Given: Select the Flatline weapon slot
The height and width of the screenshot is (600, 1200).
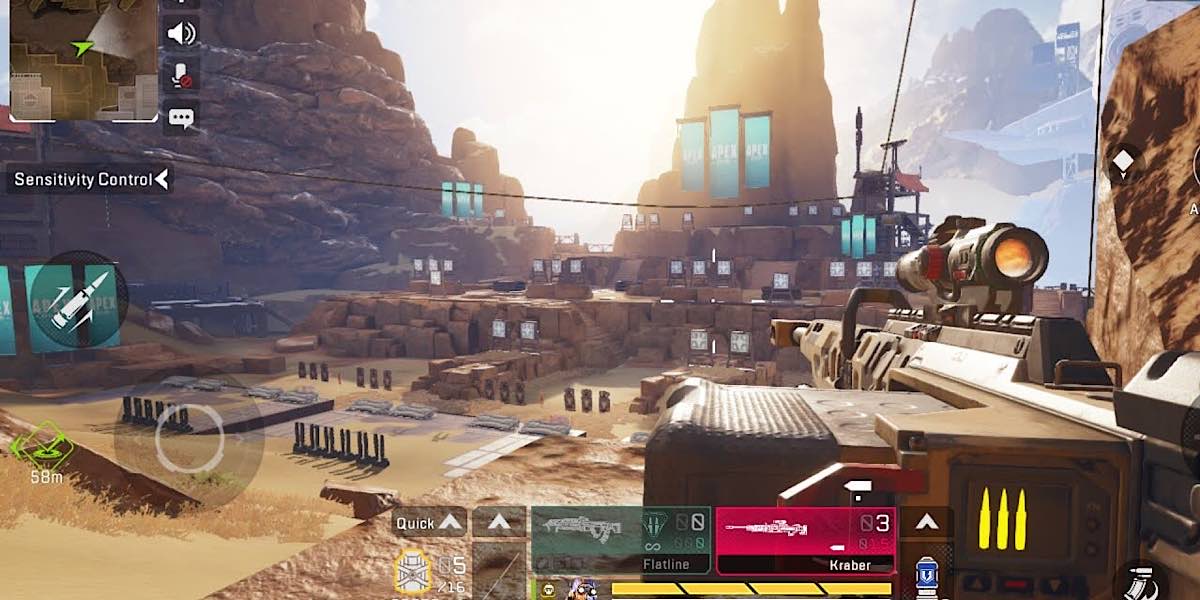Looking at the screenshot, I should [x=621, y=539].
